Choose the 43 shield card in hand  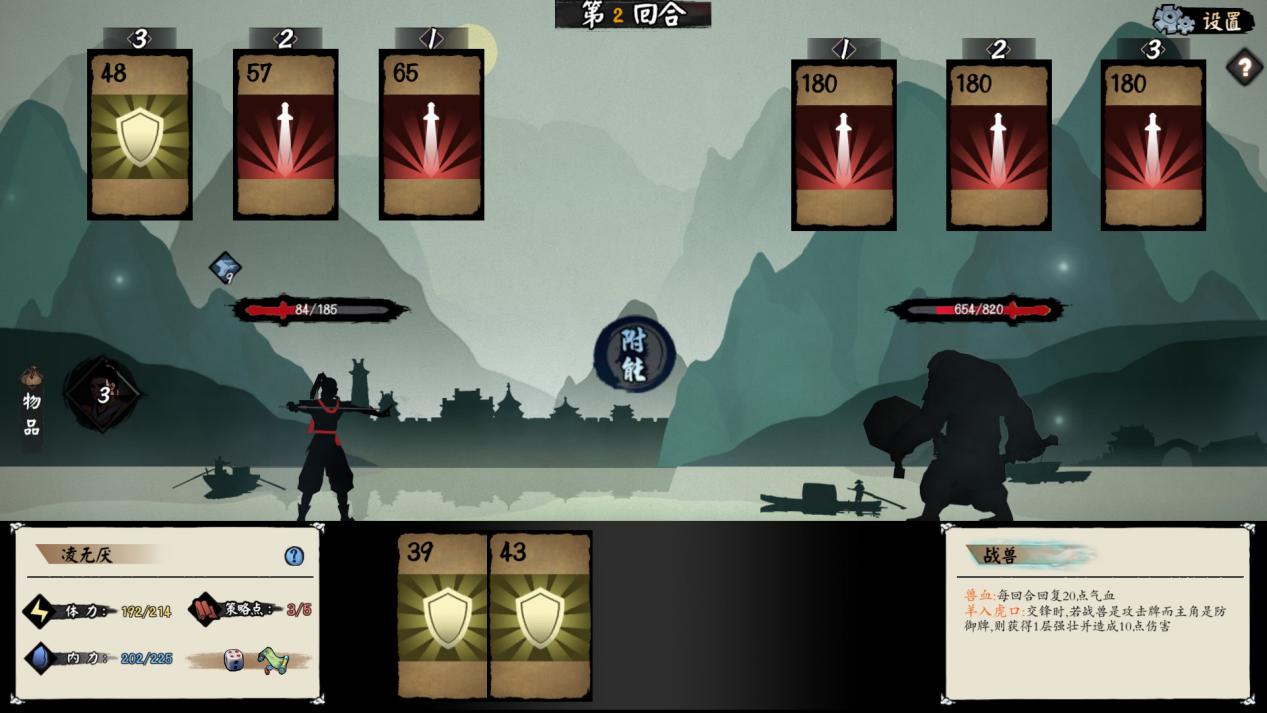[540, 615]
